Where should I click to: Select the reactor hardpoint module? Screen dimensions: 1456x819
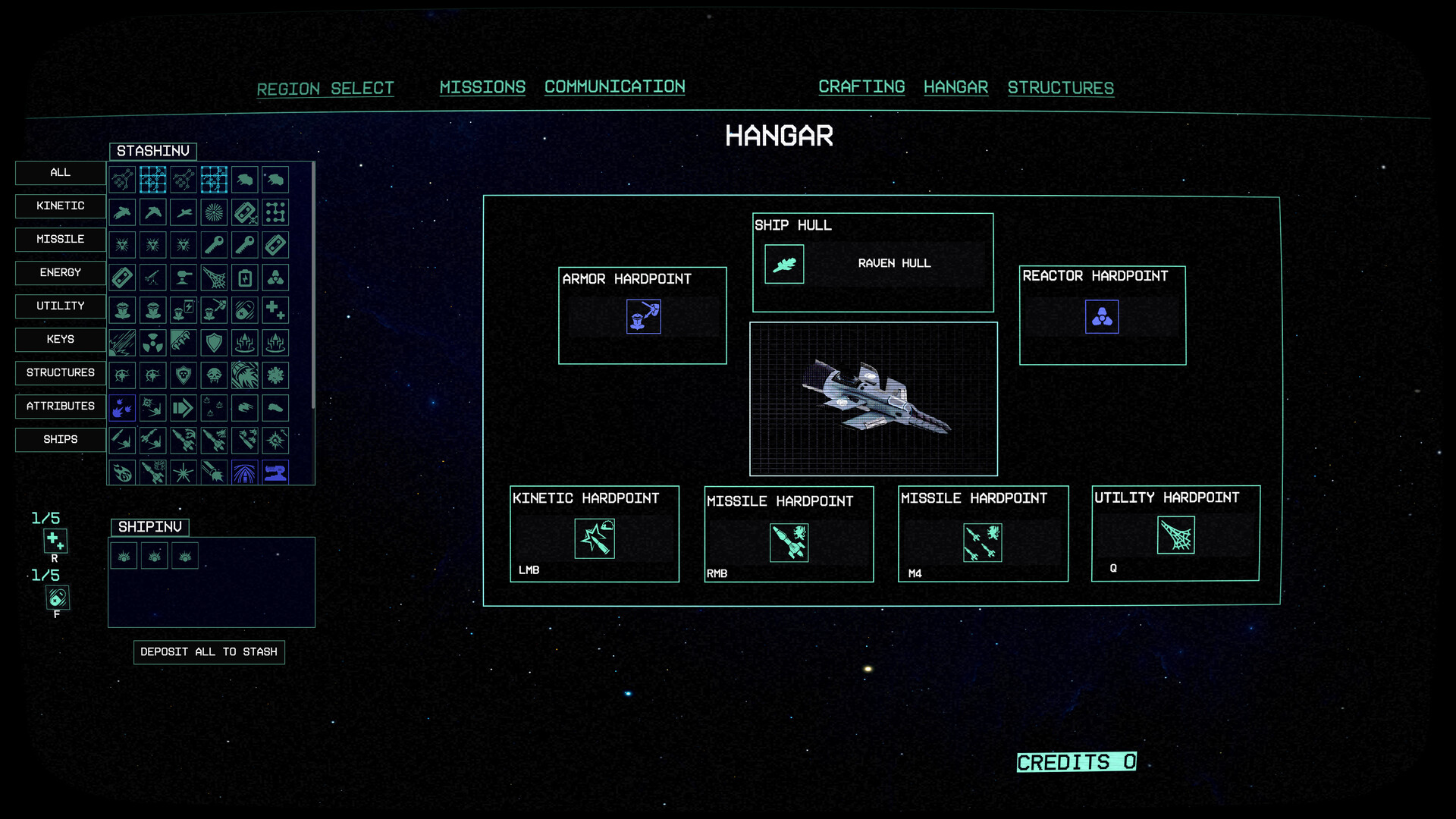1102,317
